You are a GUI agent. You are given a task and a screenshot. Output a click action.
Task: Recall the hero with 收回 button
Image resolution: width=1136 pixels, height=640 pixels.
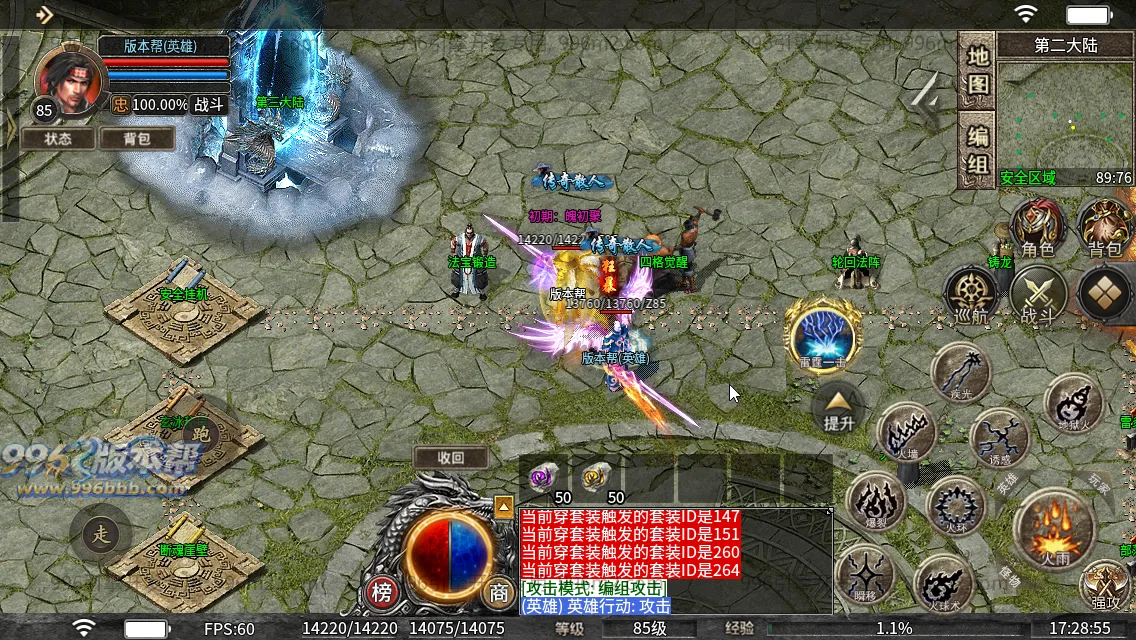pyautogui.click(x=451, y=458)
